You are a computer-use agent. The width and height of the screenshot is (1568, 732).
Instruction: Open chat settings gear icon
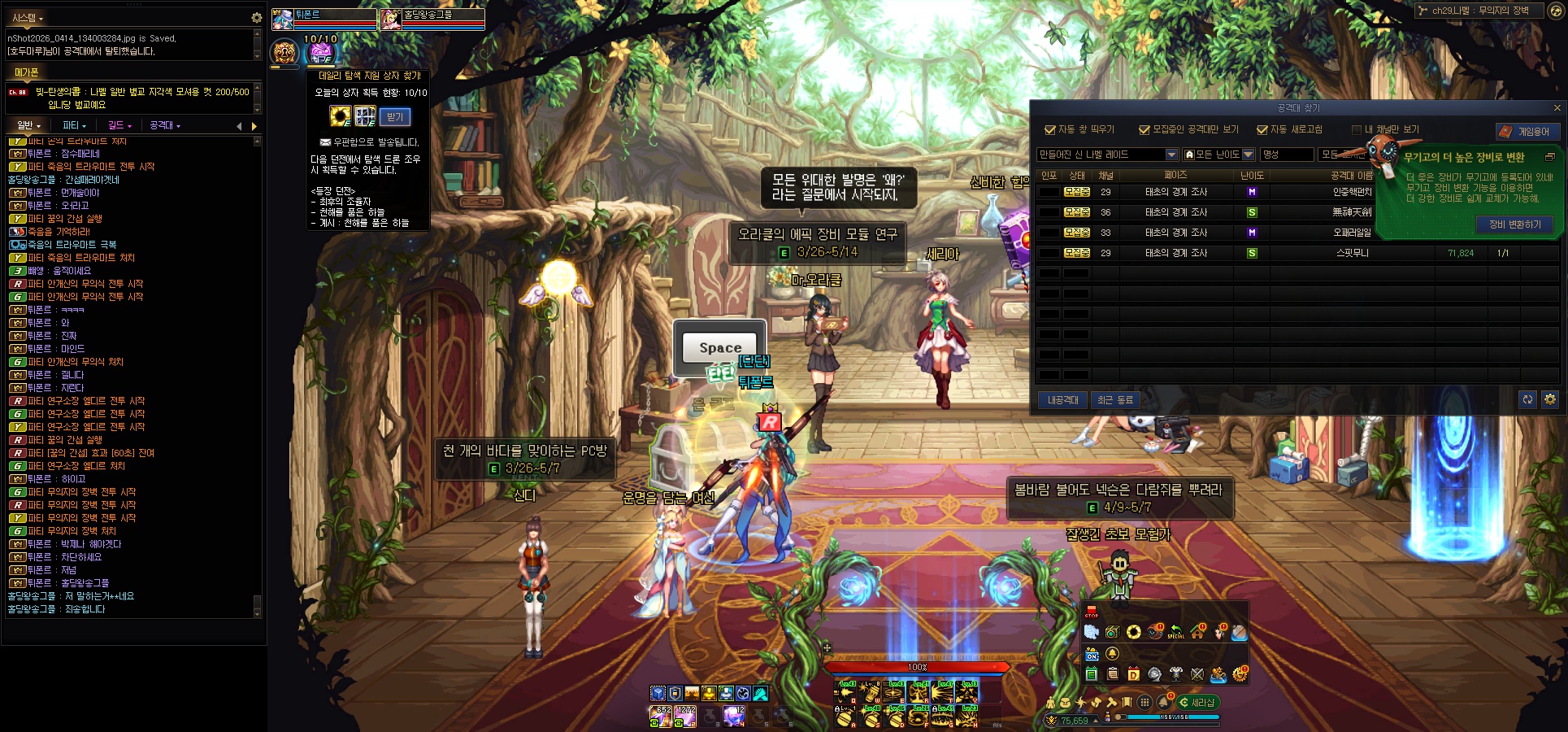click(257, 17)
